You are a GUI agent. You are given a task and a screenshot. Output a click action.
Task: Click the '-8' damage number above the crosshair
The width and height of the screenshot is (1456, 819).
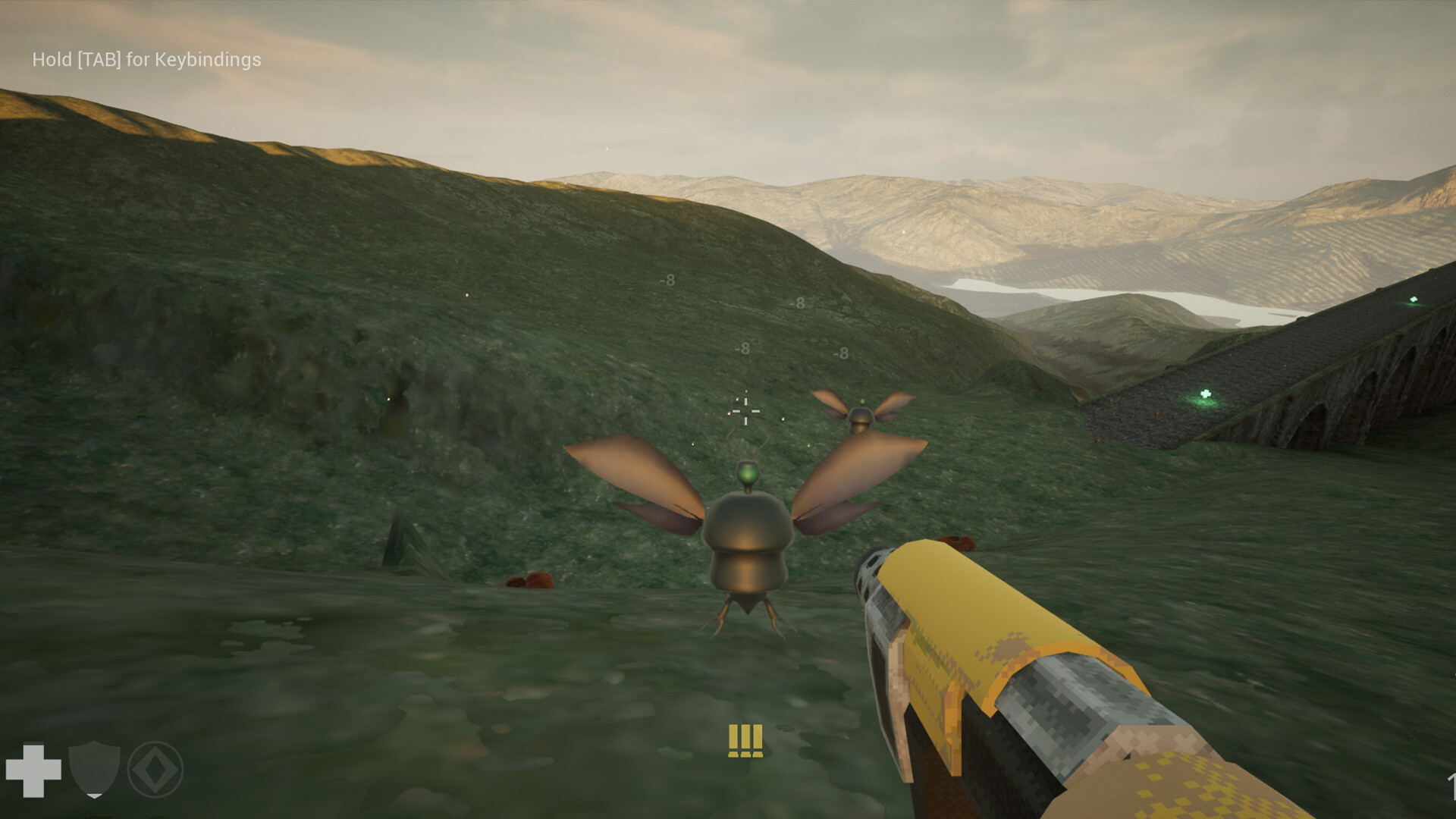[x=743, y=347]
